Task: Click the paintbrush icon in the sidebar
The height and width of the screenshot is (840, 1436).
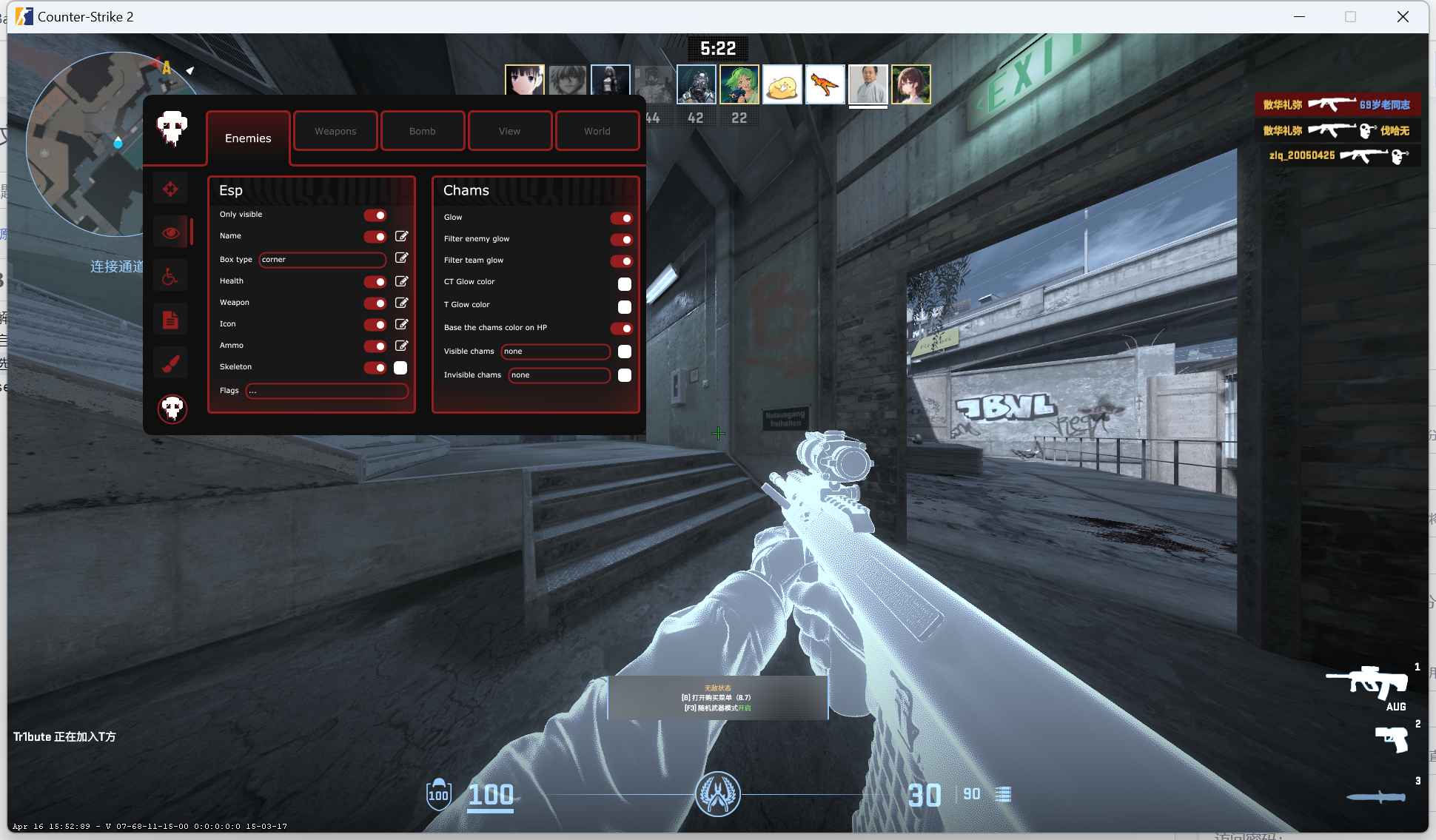Action: click(x=170, y=363)
